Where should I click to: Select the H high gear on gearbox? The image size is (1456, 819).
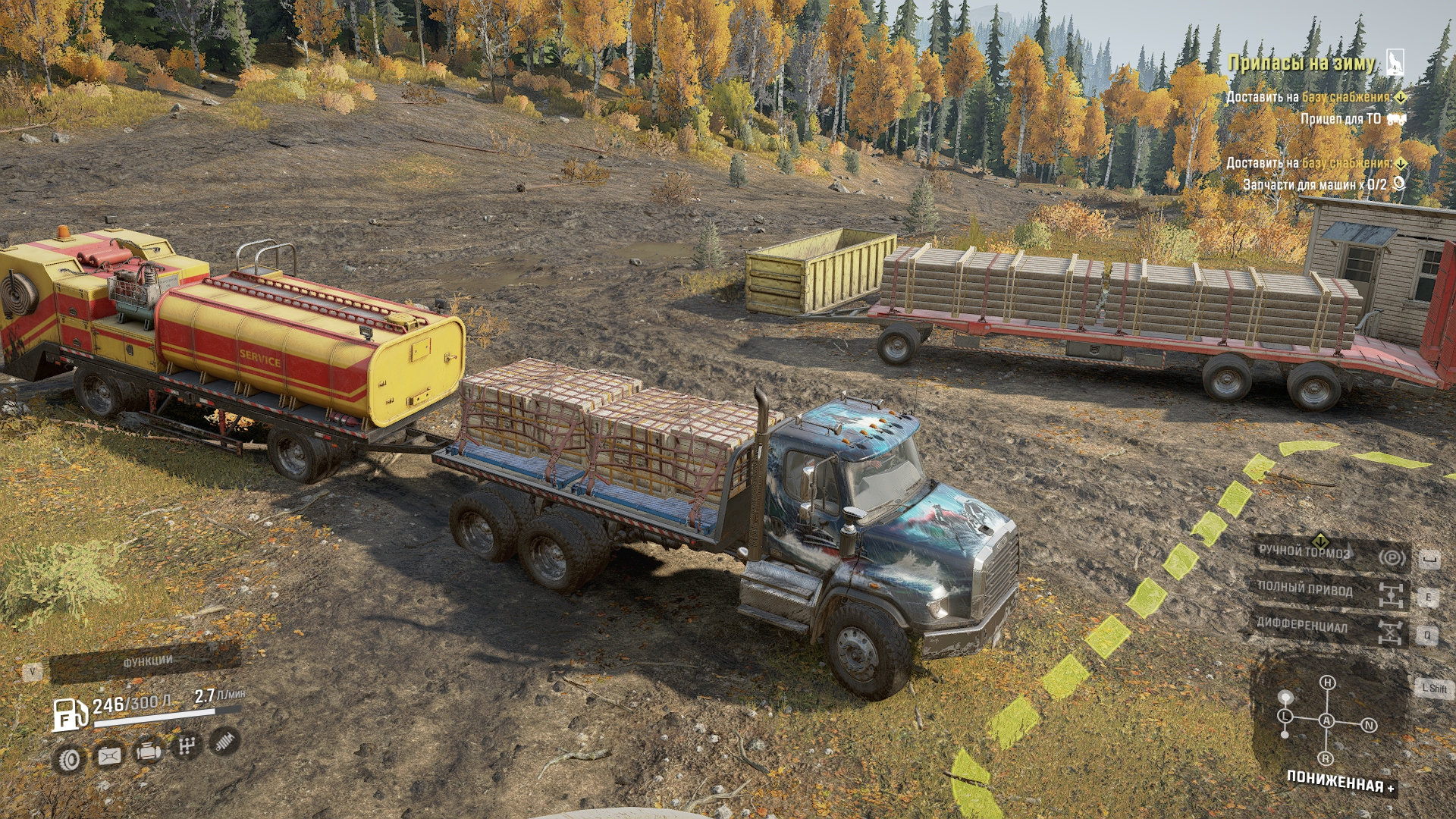point(1327,682)
